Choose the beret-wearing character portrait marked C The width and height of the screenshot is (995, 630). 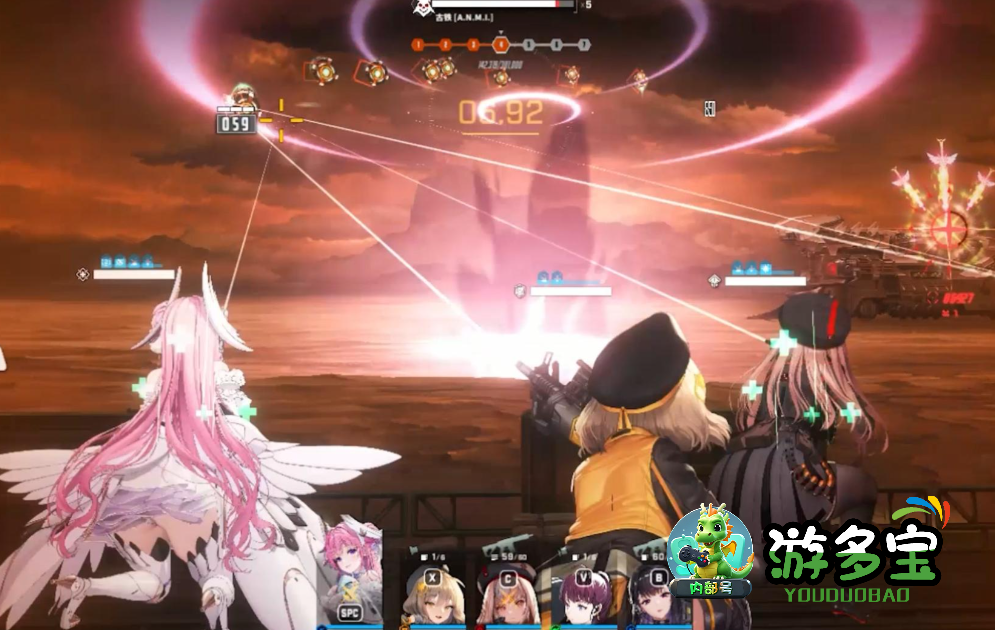(508, 598)
